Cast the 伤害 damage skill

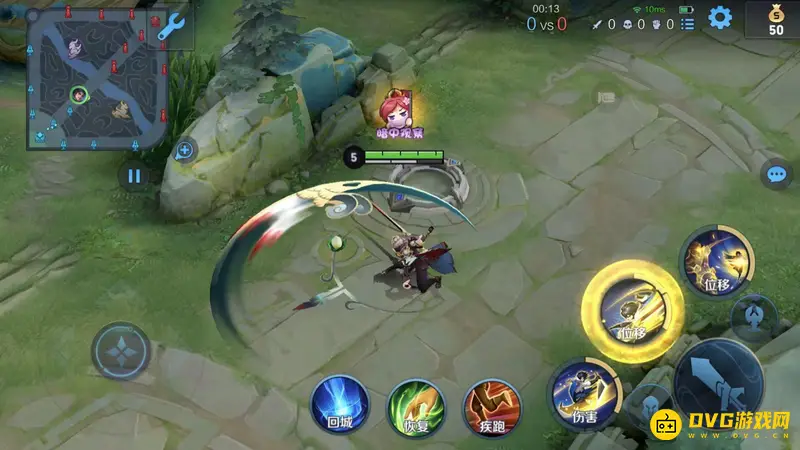[x=580, y=391]
